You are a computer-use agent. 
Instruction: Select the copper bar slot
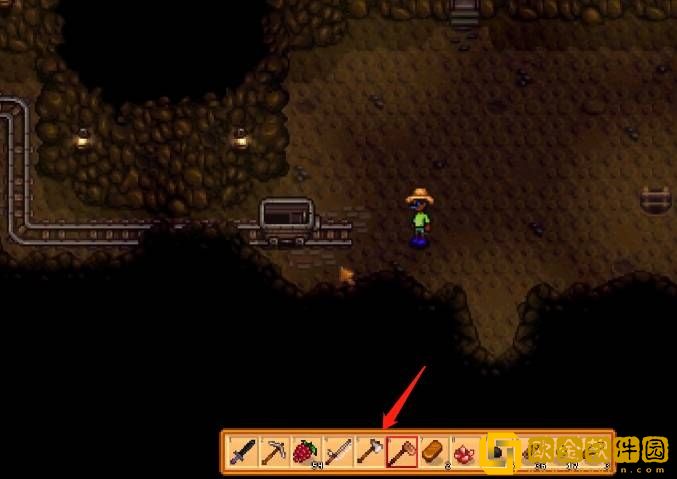pos(432,453)
